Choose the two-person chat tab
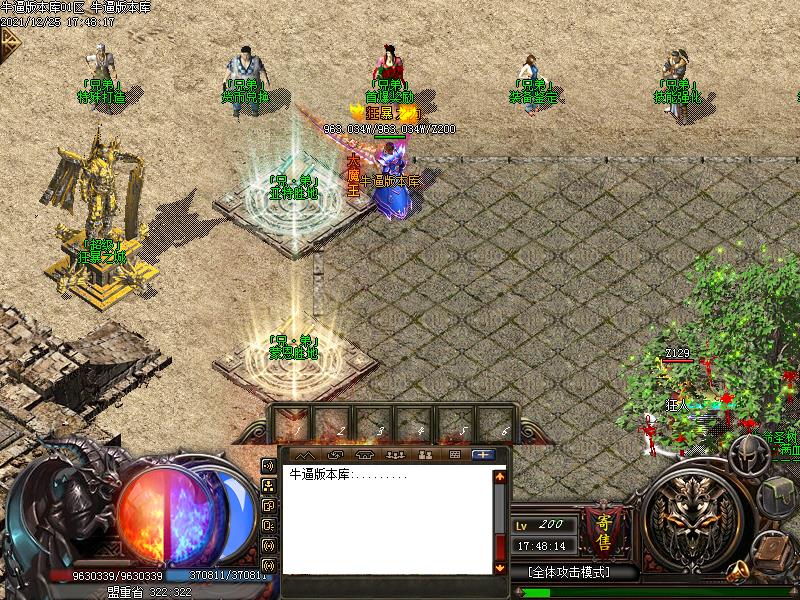Screen dimensions: 800x600 coord(424,455)
